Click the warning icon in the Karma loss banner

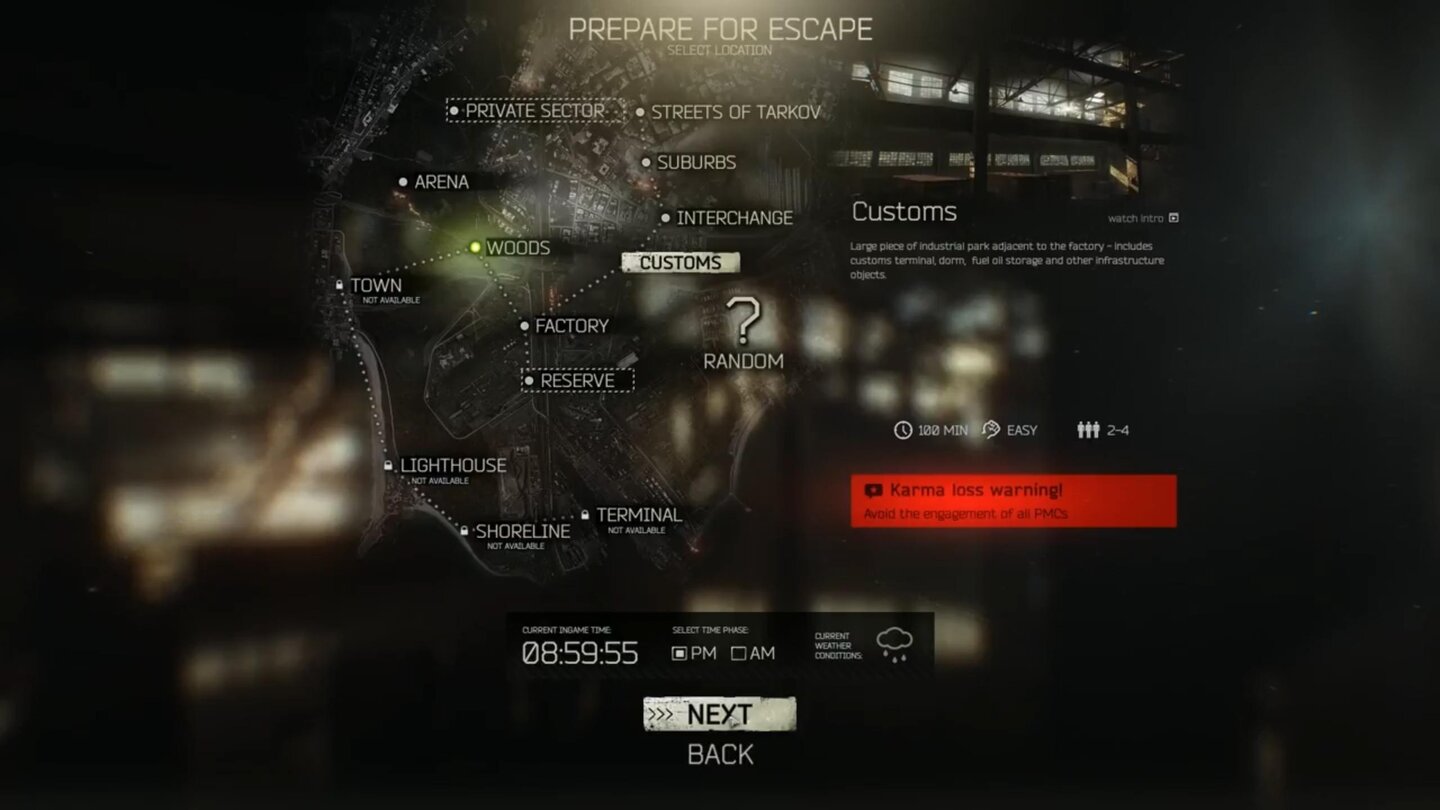click(876, 490)
